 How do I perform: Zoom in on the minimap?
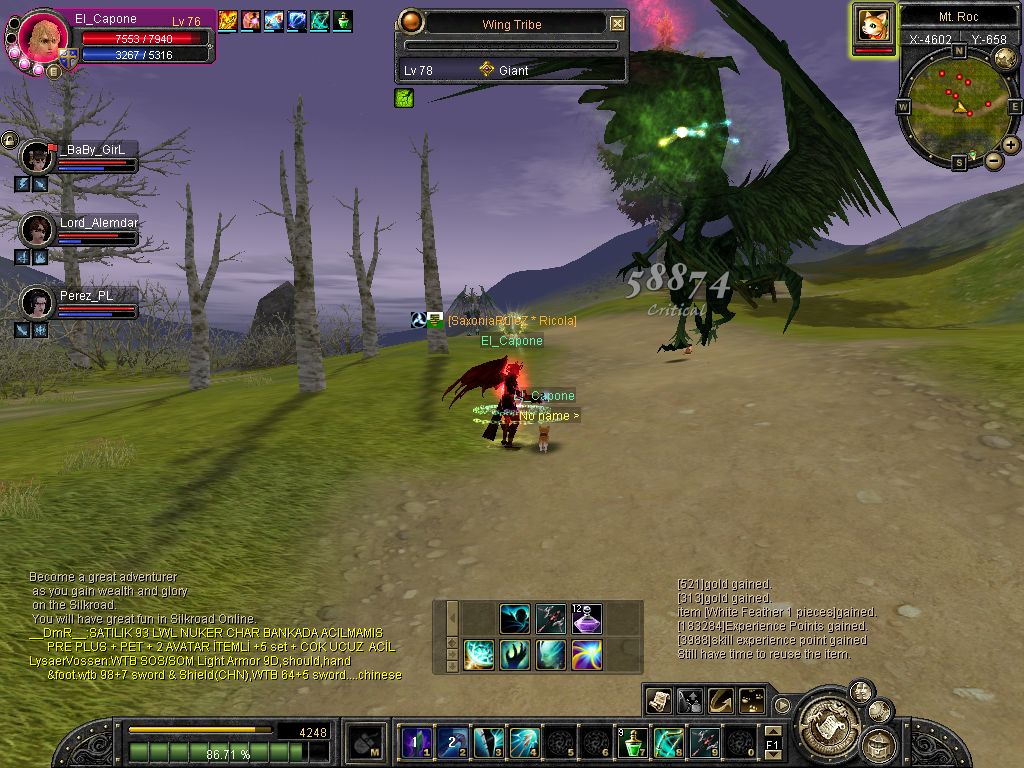tap(1011, 145)
